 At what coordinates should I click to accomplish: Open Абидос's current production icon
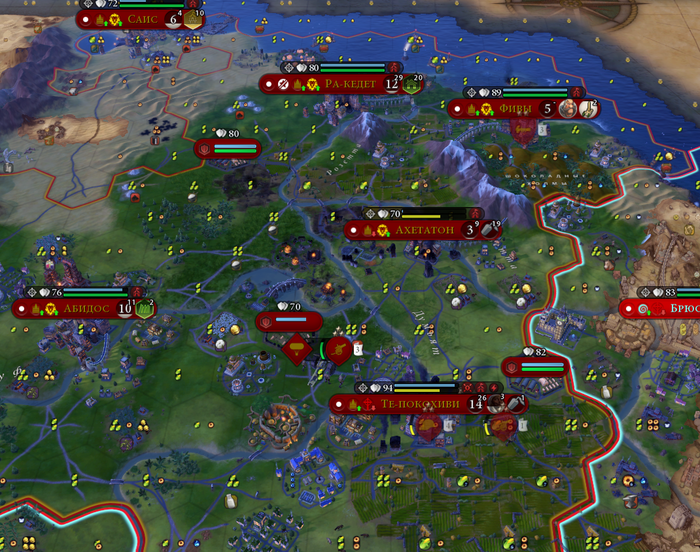[x=144, y=309]
